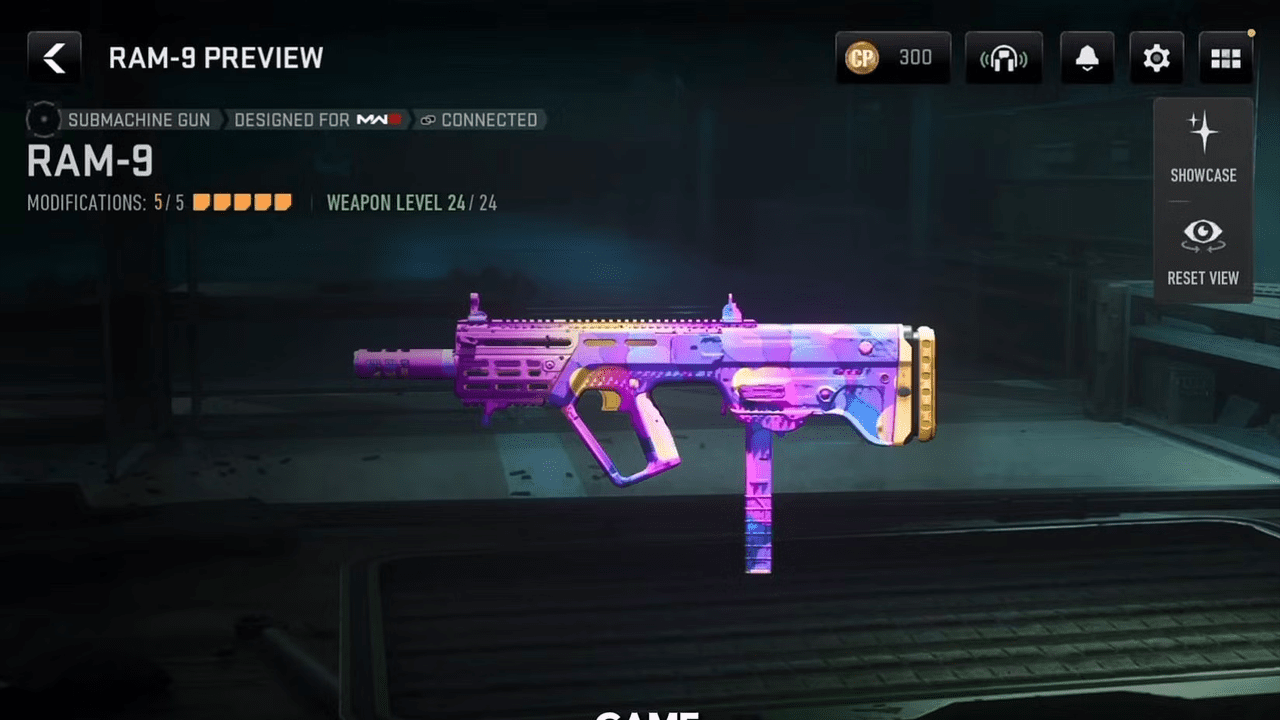Reset the weapon view
Image resolution: width=1280 pixels, height=720 pixels.
tap(1203, 252)
